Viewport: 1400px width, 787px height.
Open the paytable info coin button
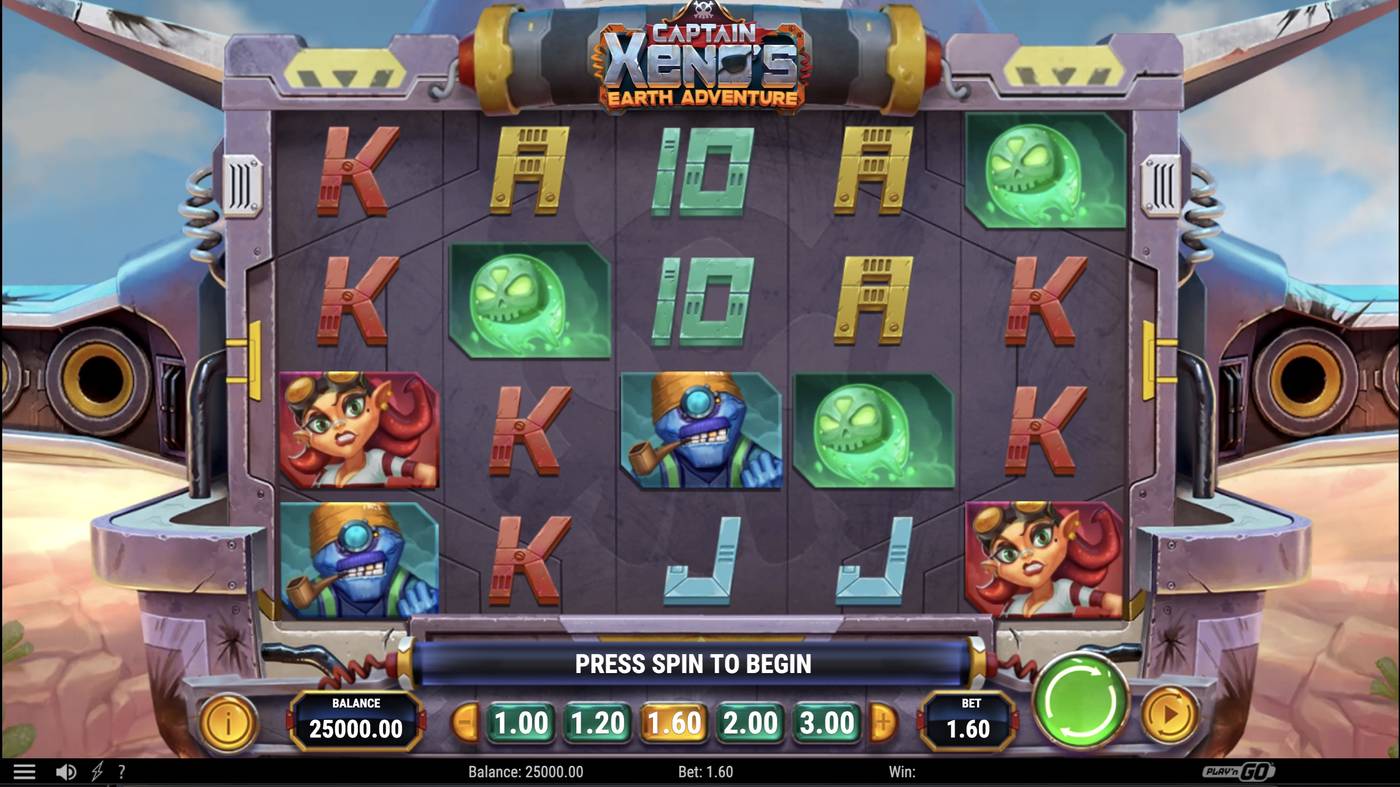(228, 721)
